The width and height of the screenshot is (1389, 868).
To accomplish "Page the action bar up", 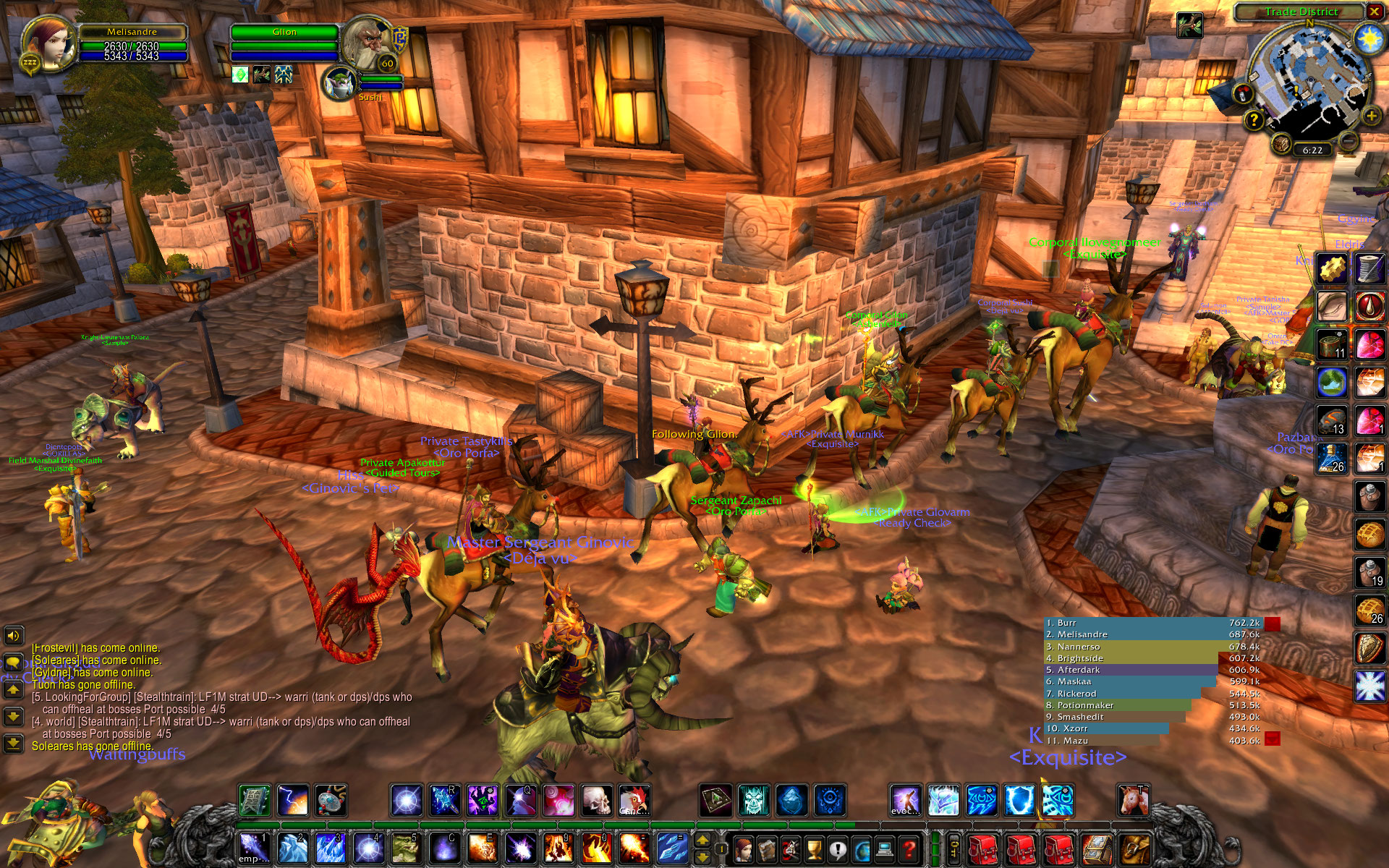I will (702, 840).
